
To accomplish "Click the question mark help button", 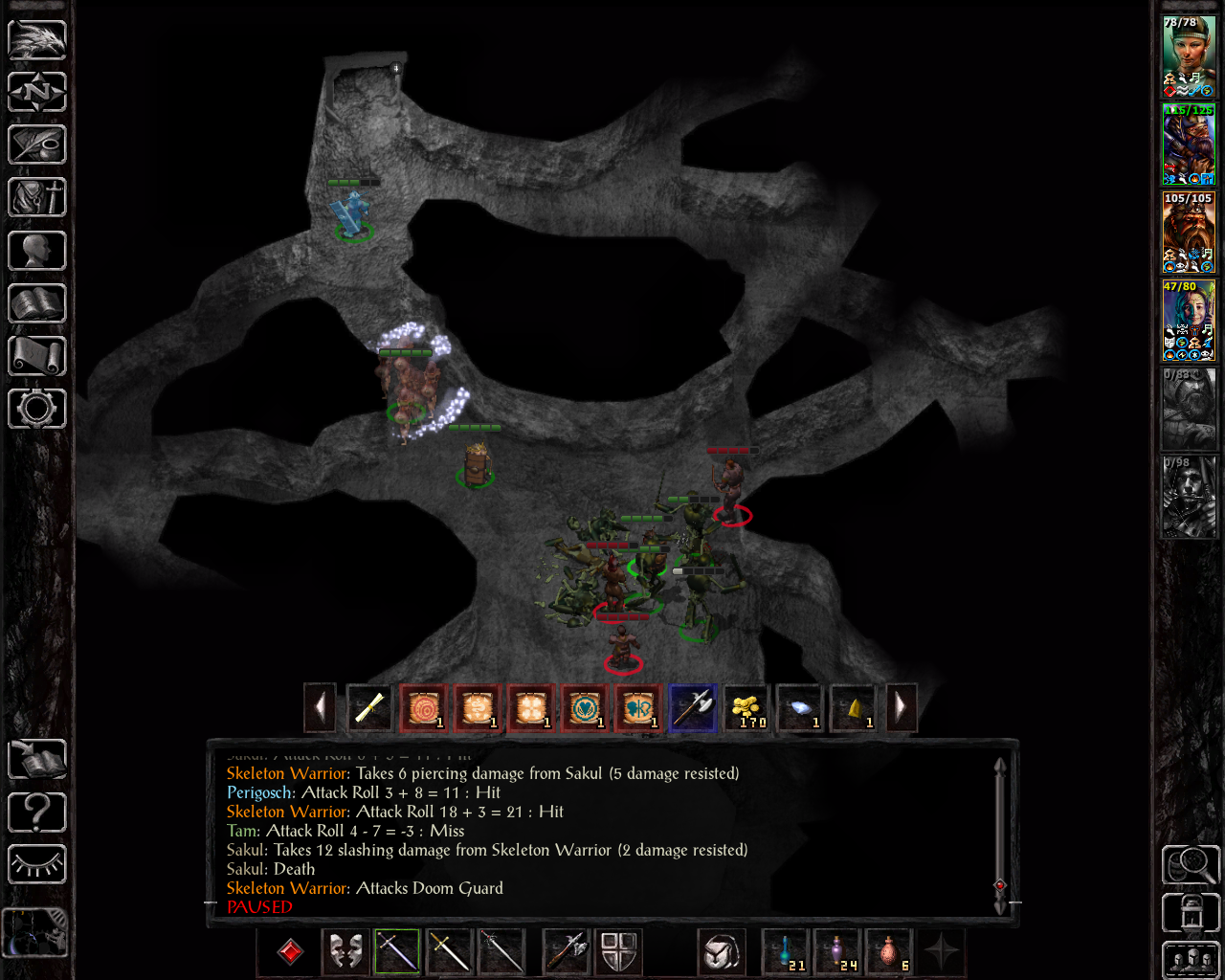I will tap(37, 813).
